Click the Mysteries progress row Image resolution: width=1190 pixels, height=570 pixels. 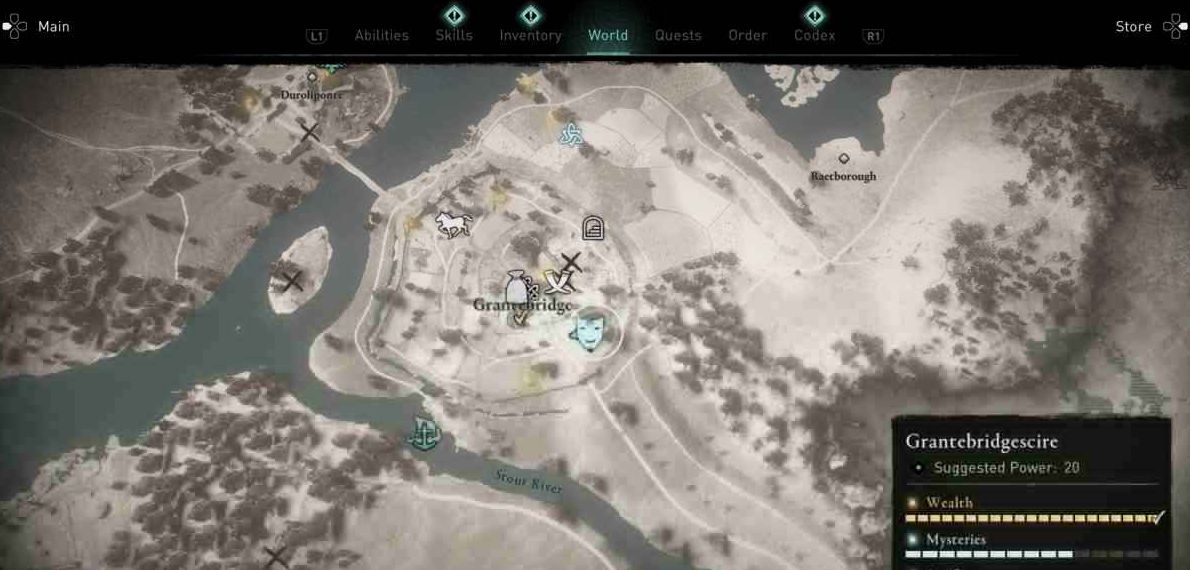click(x=1032, y=547)
